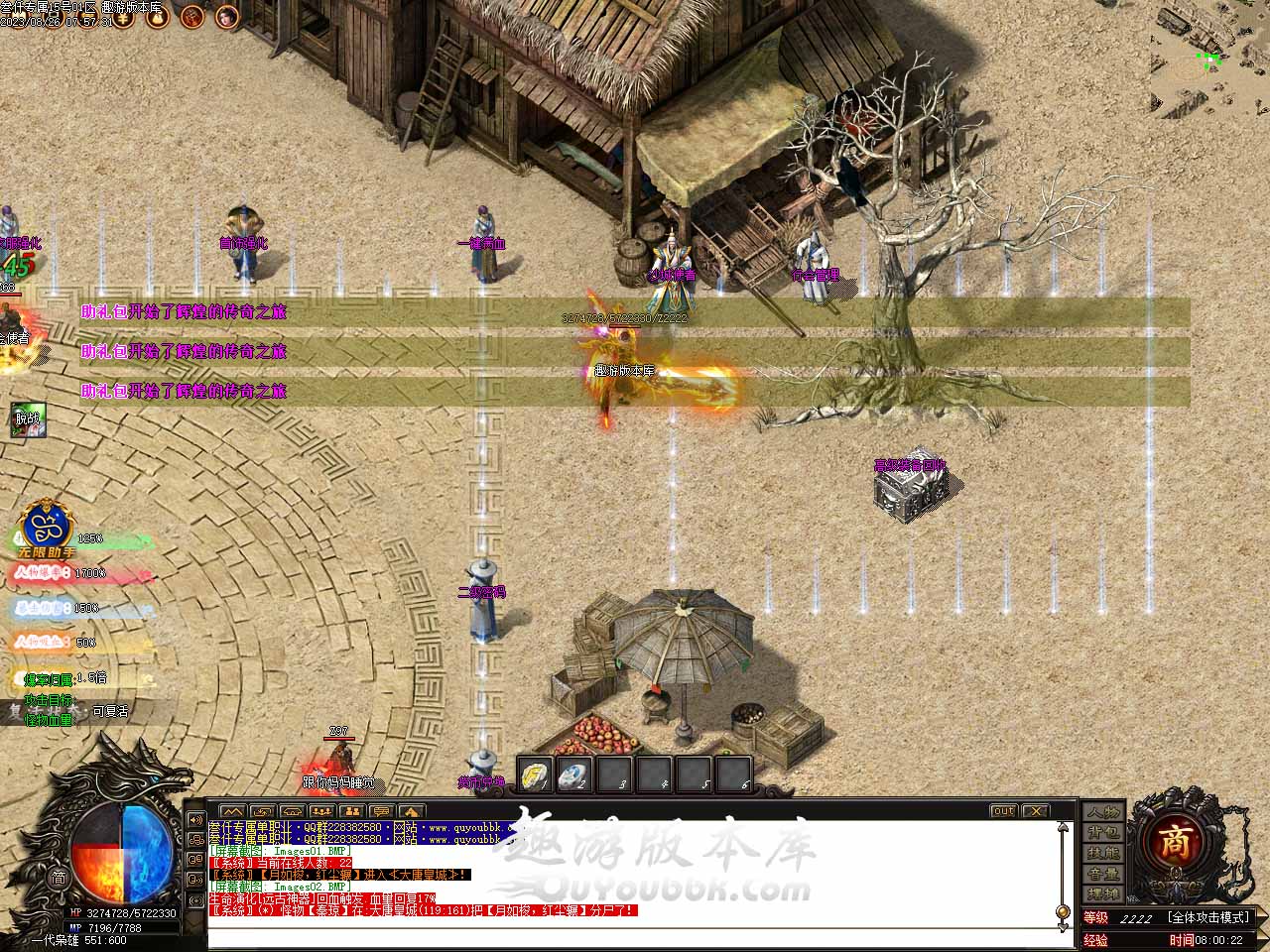The height and width of the screenshot is (952, 1270).
Task: Use the yellow scroll in hotbar slot 1
Action: 536,774
